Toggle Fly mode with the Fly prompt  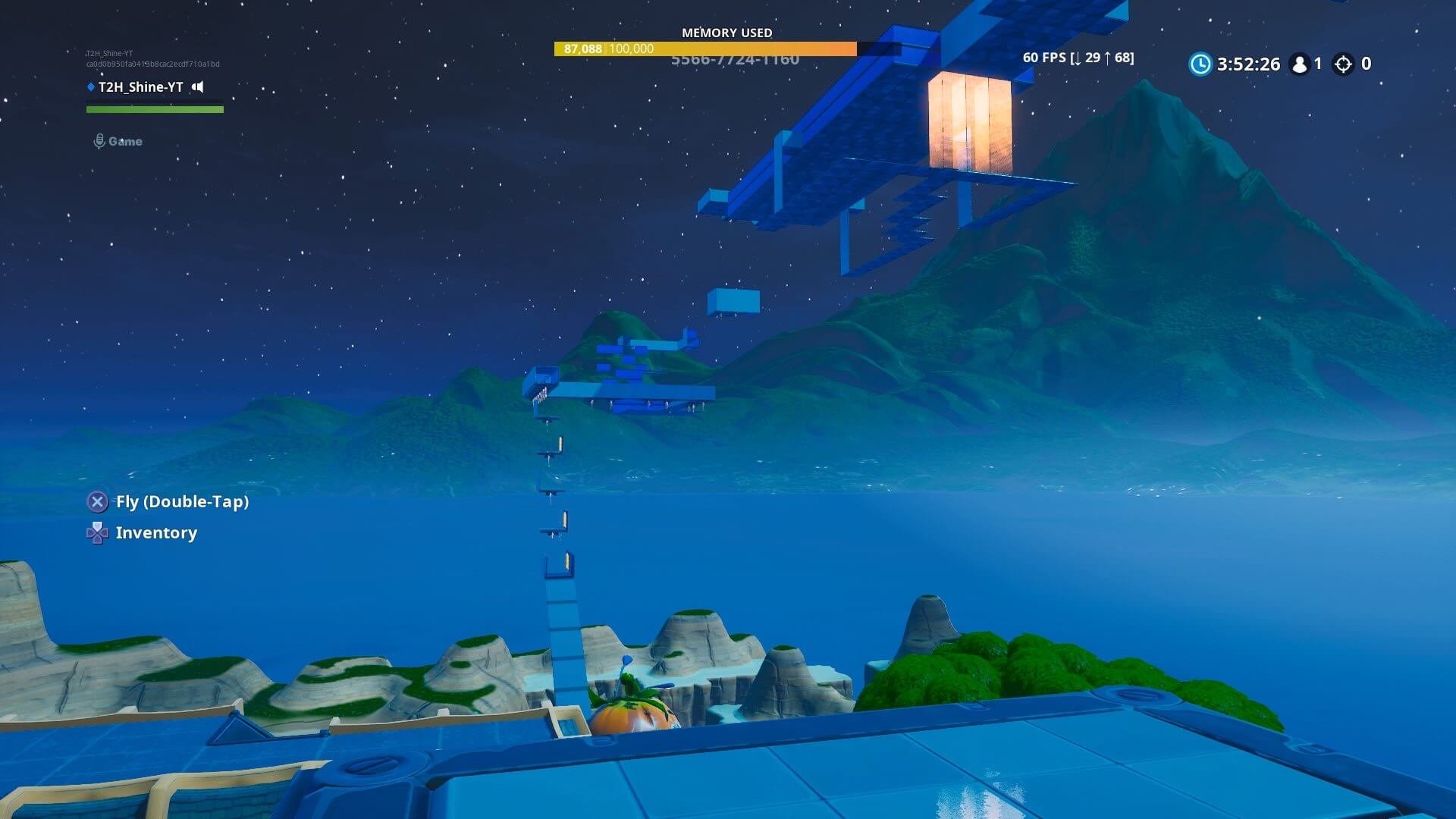click(x=182, y=501)
